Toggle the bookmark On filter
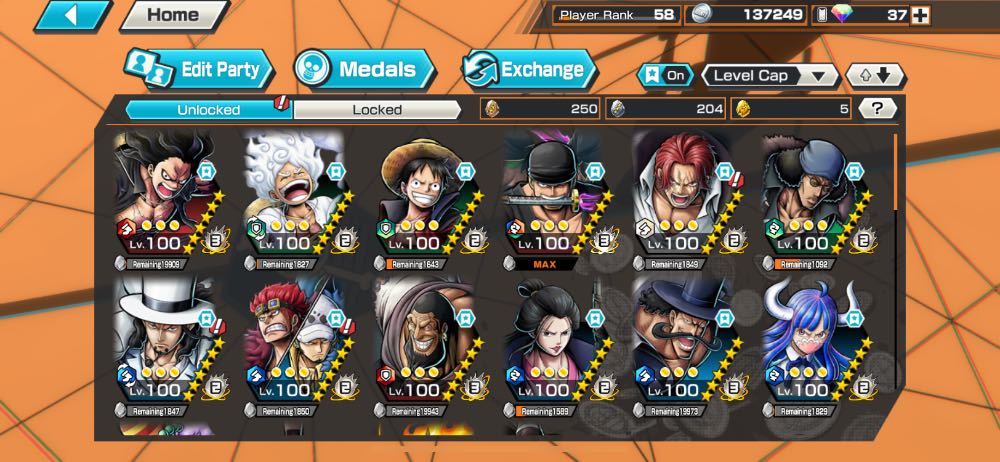This screenshot has width=1000, height=462. [667, 75]
